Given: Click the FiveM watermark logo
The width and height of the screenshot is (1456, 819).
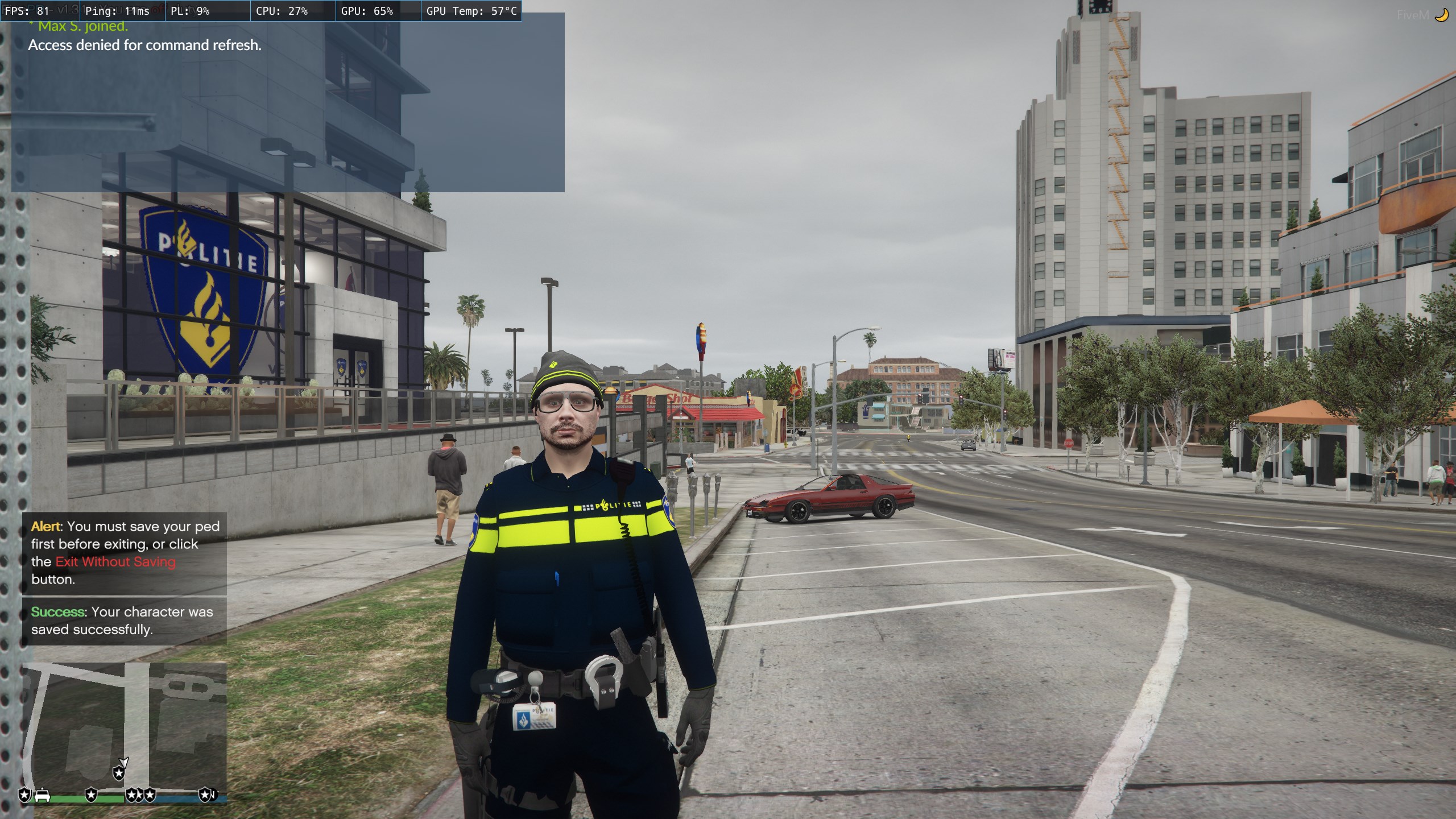Looking at the screenshot, I should click(x=1422, y=15).
